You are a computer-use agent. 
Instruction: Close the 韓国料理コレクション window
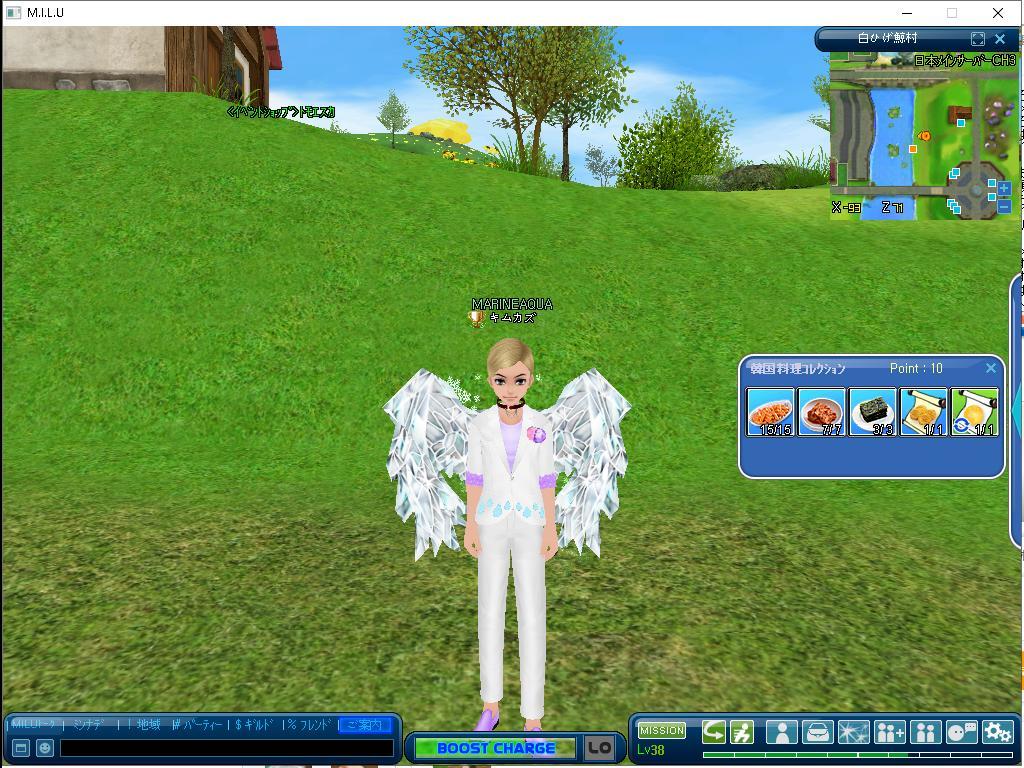[990, 368]
